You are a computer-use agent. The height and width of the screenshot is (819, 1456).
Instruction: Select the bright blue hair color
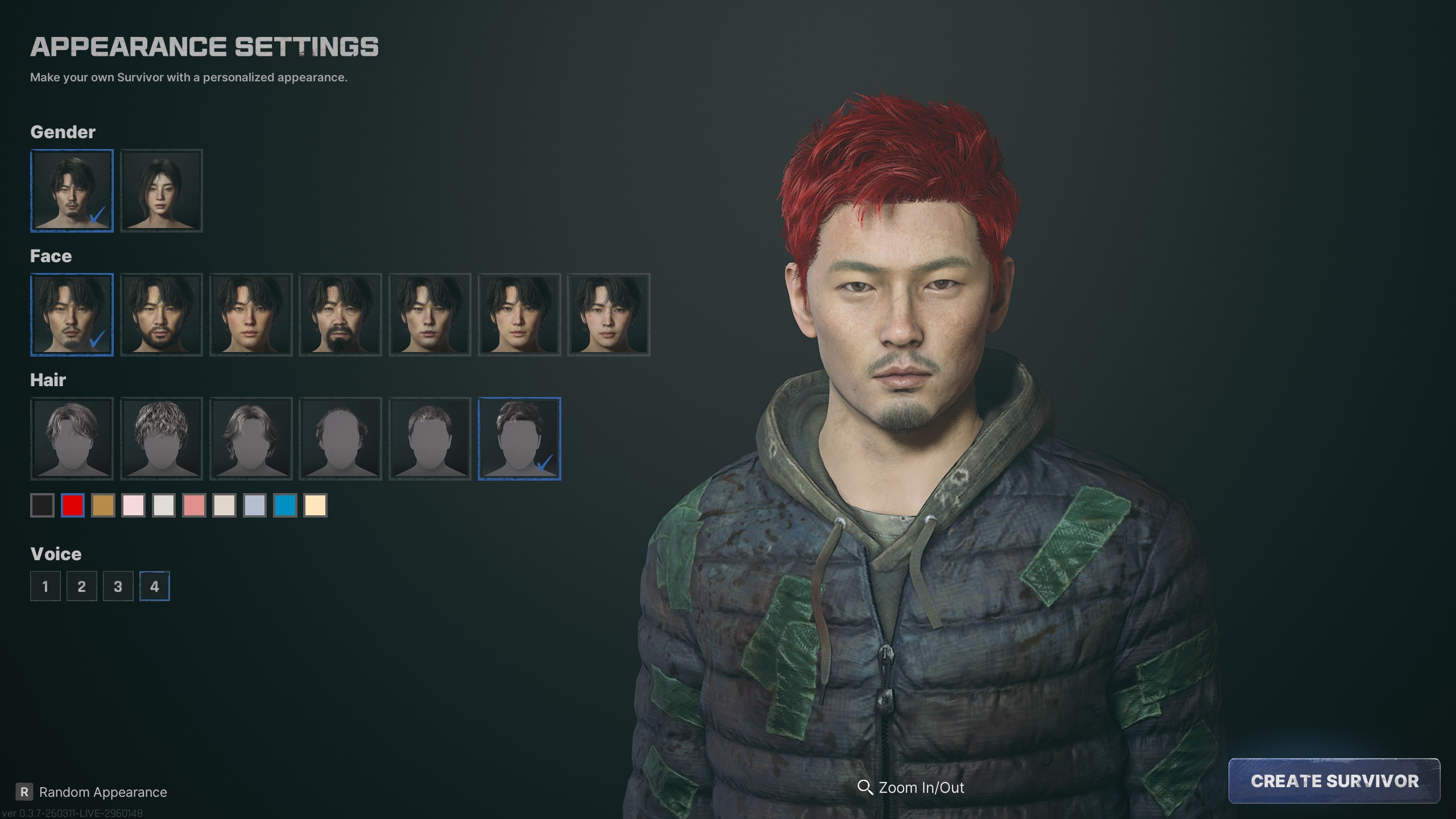point(285,505)
